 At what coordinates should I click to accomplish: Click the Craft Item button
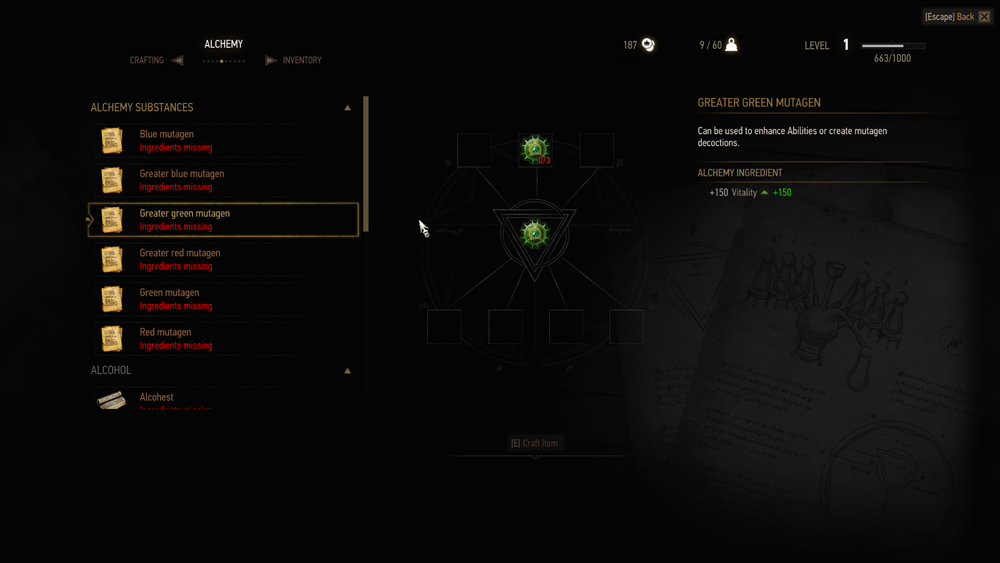(x=535, y=443)
